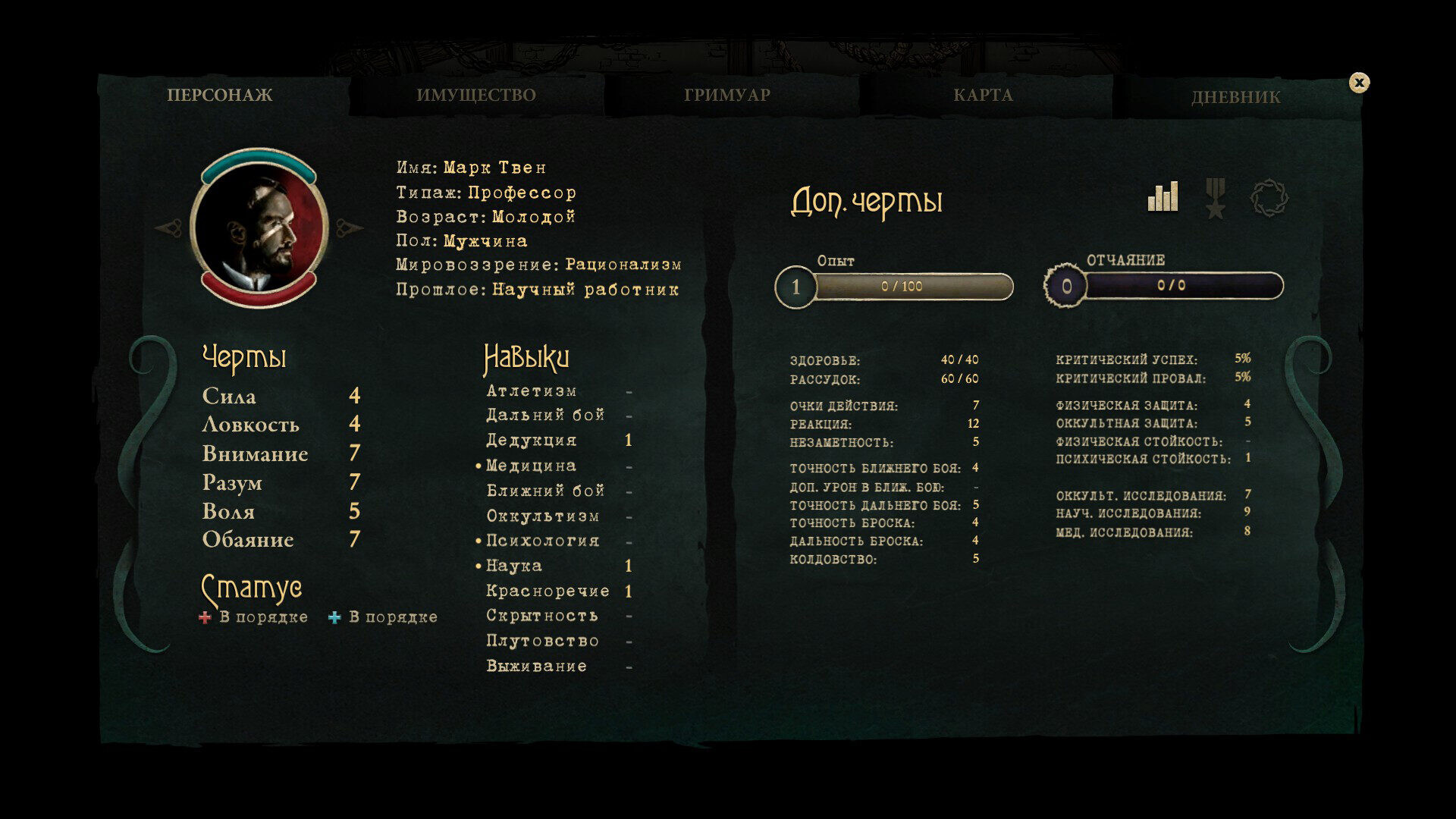Click the Дедукция skill entry
The image size is (1456, 819).
pos(531,441)
